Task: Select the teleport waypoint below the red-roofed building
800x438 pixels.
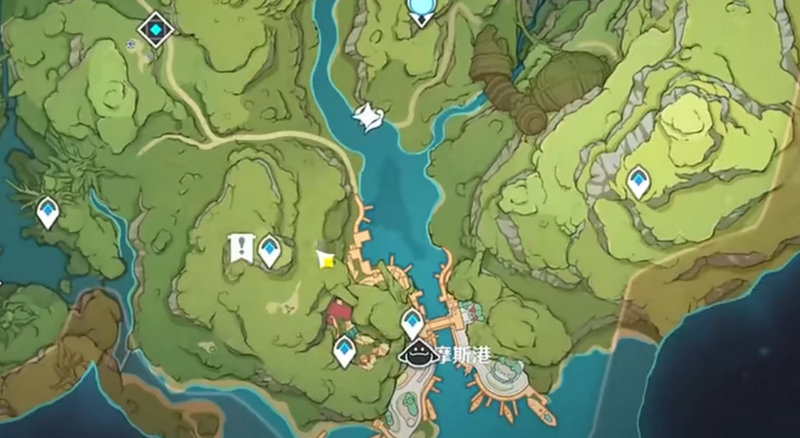Action: pos(345,350)
